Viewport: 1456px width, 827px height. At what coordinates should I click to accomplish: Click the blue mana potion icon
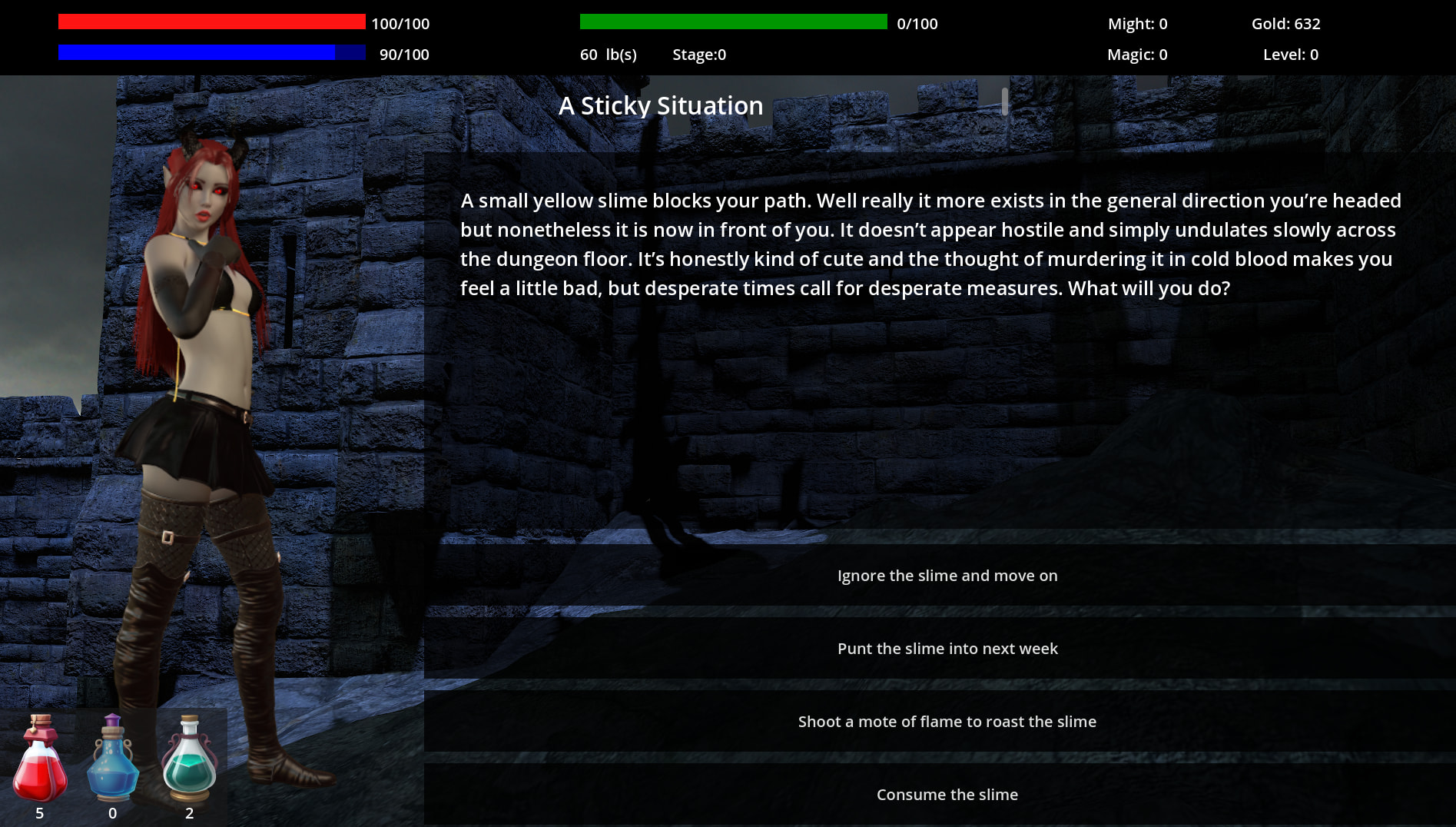(113, 760)
